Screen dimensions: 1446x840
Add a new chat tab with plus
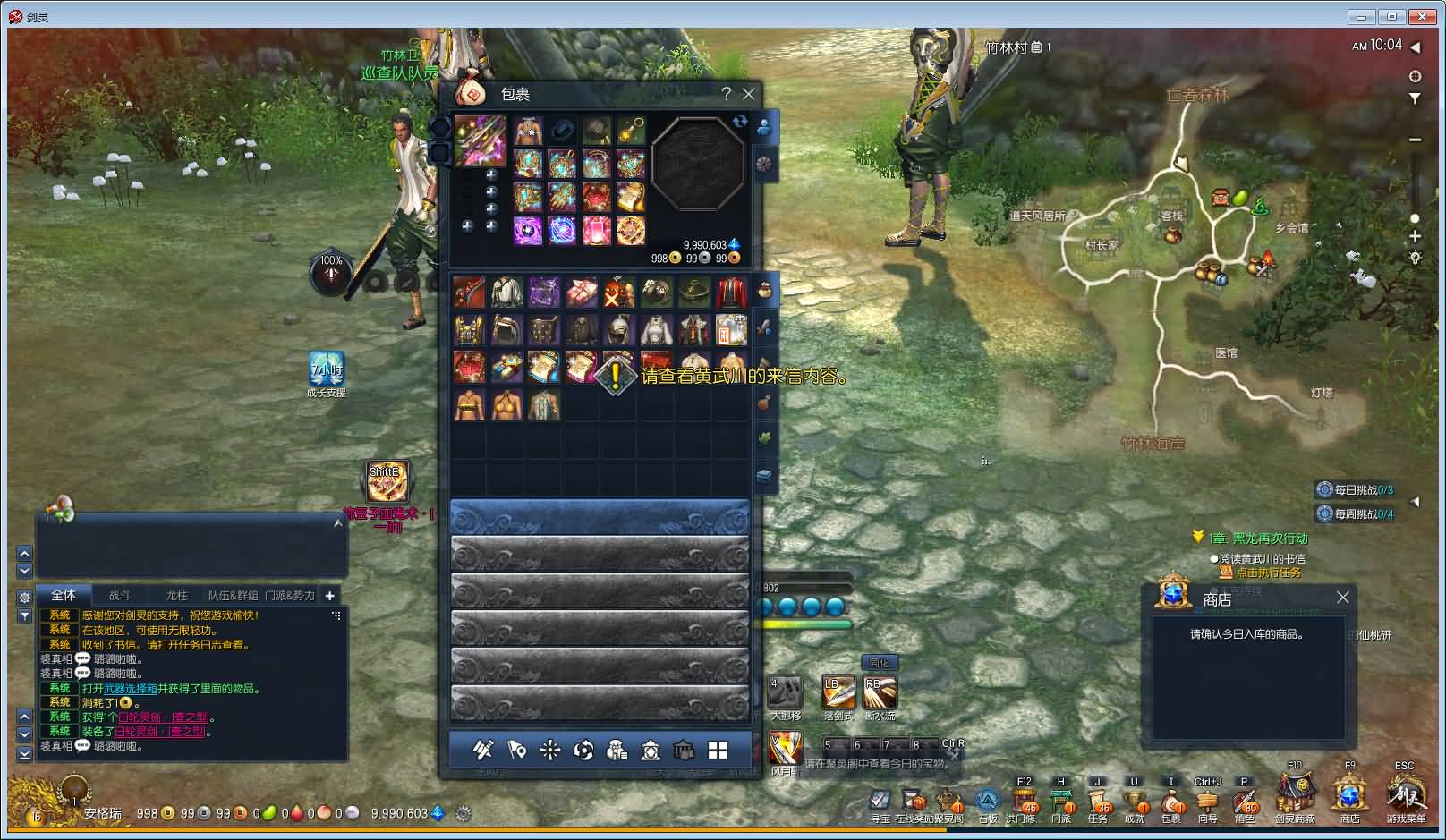tap(329, 596)
